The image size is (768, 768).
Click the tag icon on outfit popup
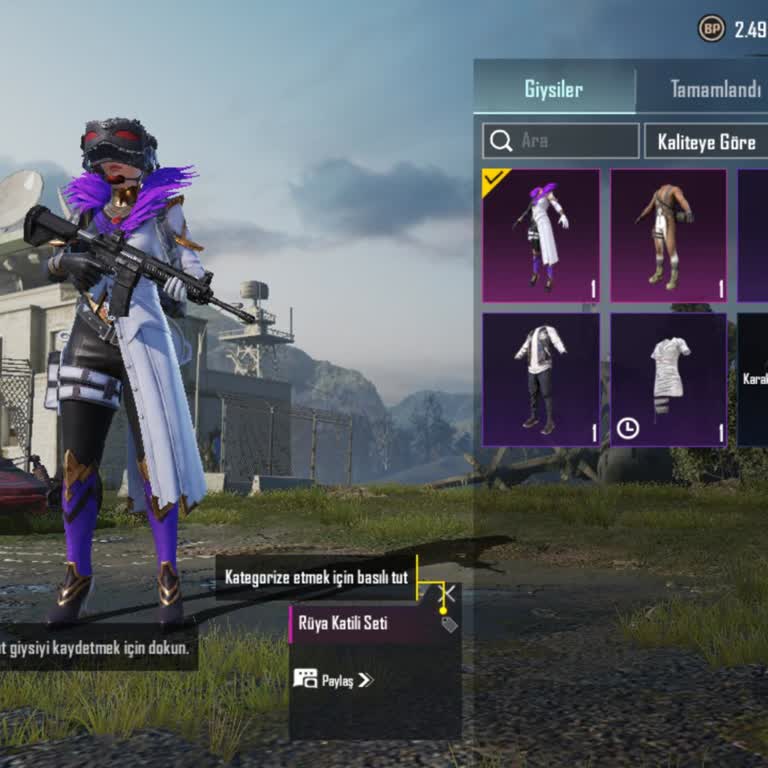click(x=450, y=624)
